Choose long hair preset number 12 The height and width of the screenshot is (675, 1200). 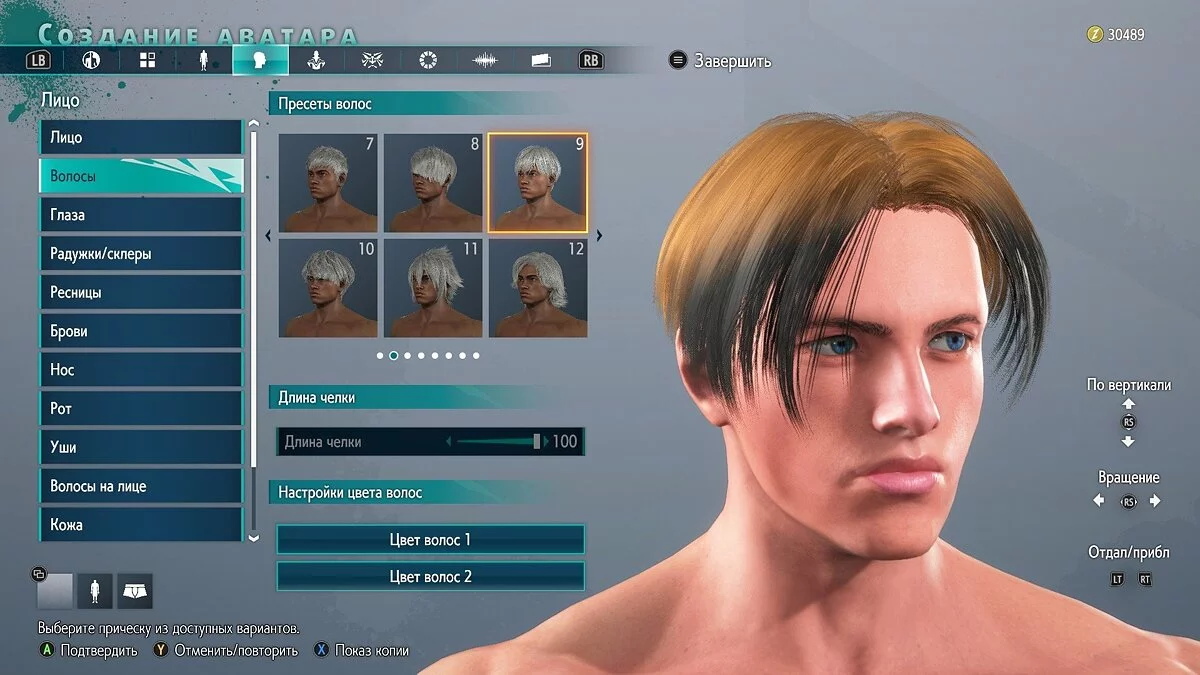538,288
